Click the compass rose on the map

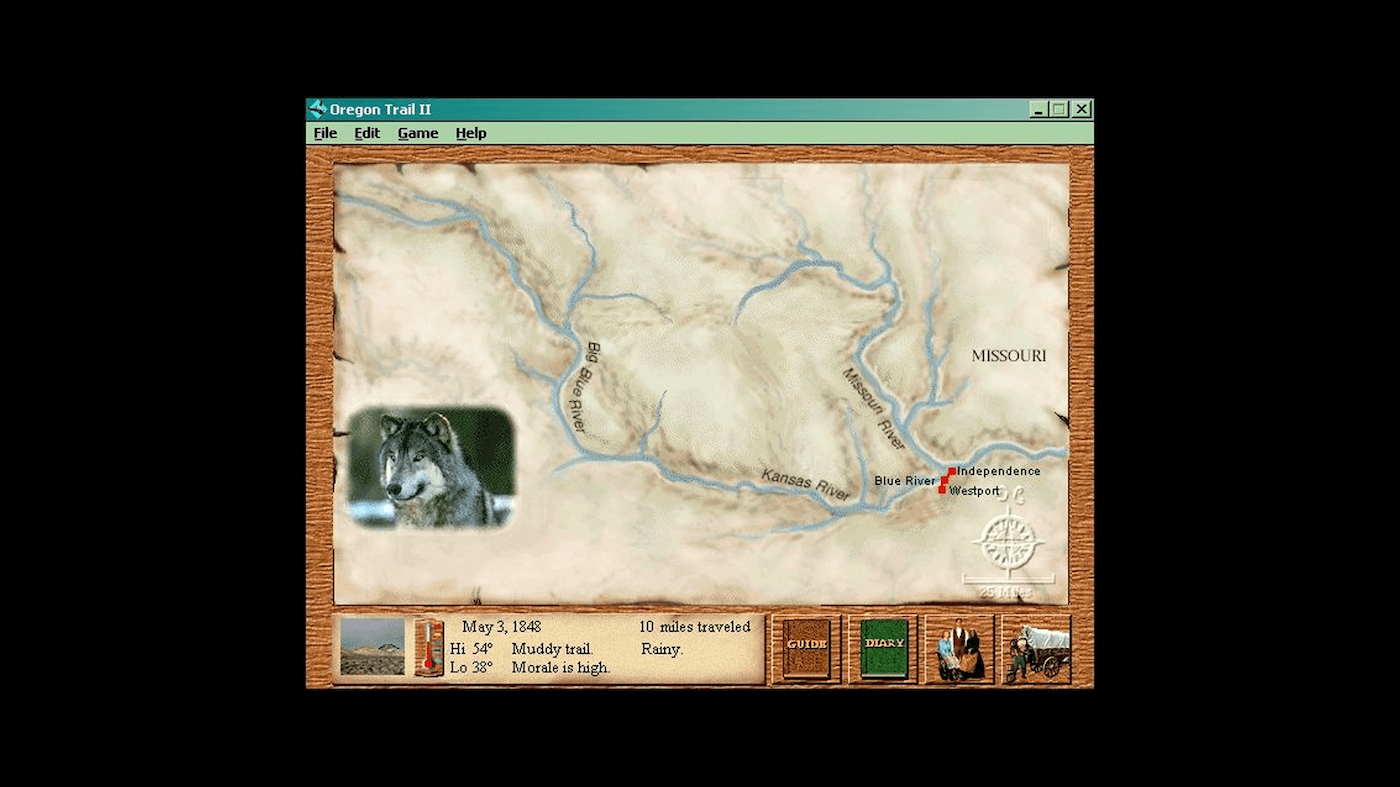coord(1007,540)
